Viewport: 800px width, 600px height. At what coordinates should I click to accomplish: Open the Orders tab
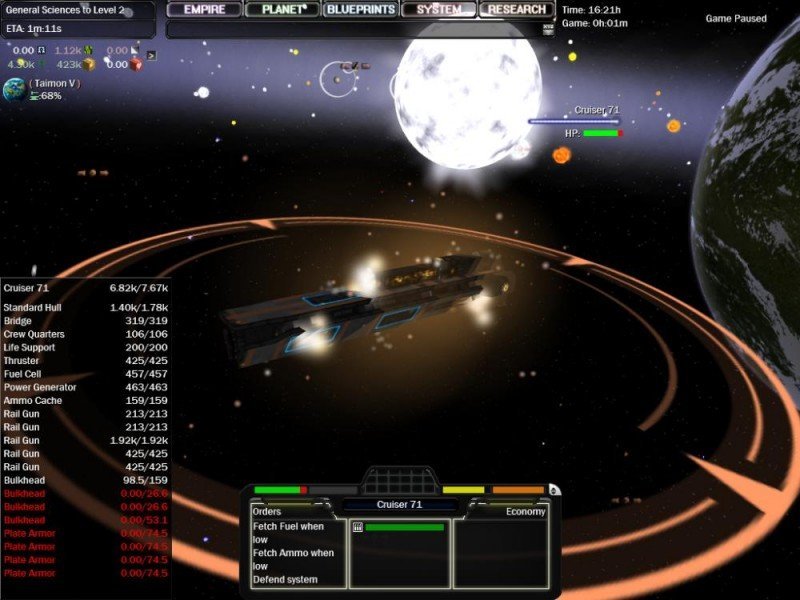pos(268,511)
